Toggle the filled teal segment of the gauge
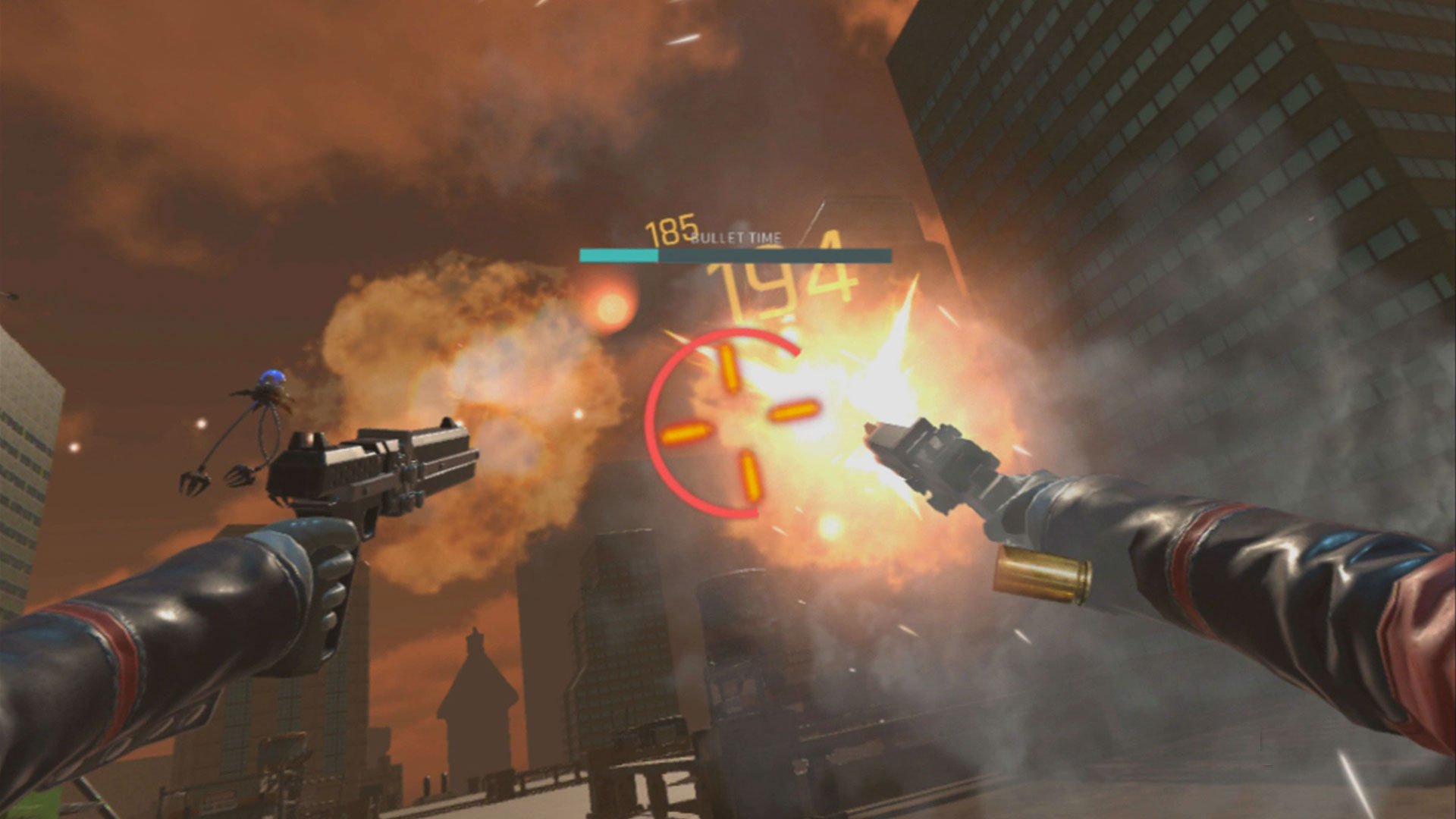The width and height of the screenshot is (1456, 819). click(x=618, y=256)
